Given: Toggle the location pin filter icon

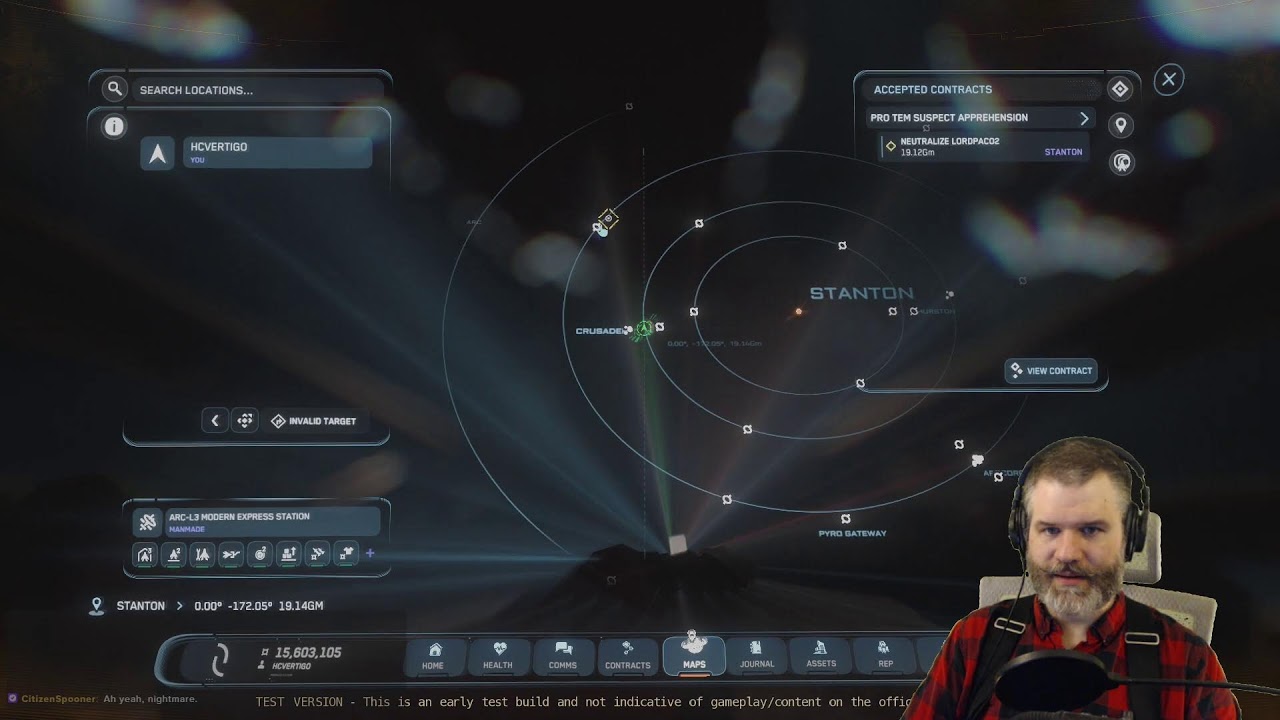Looking at the screenshot, I should point(1120,126).
